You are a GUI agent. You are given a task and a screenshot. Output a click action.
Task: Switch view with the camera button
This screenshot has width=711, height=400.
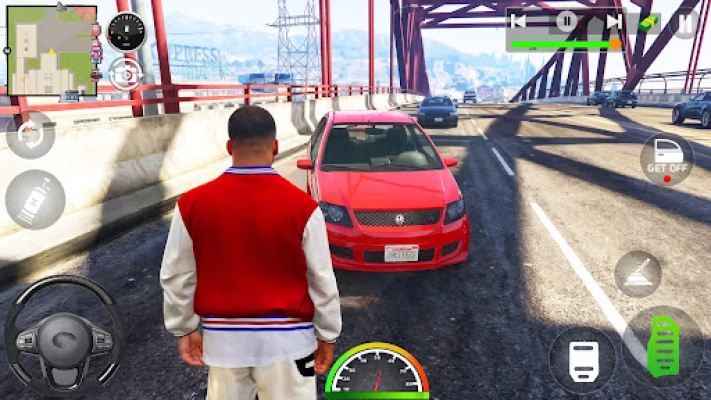click(126, 73)
